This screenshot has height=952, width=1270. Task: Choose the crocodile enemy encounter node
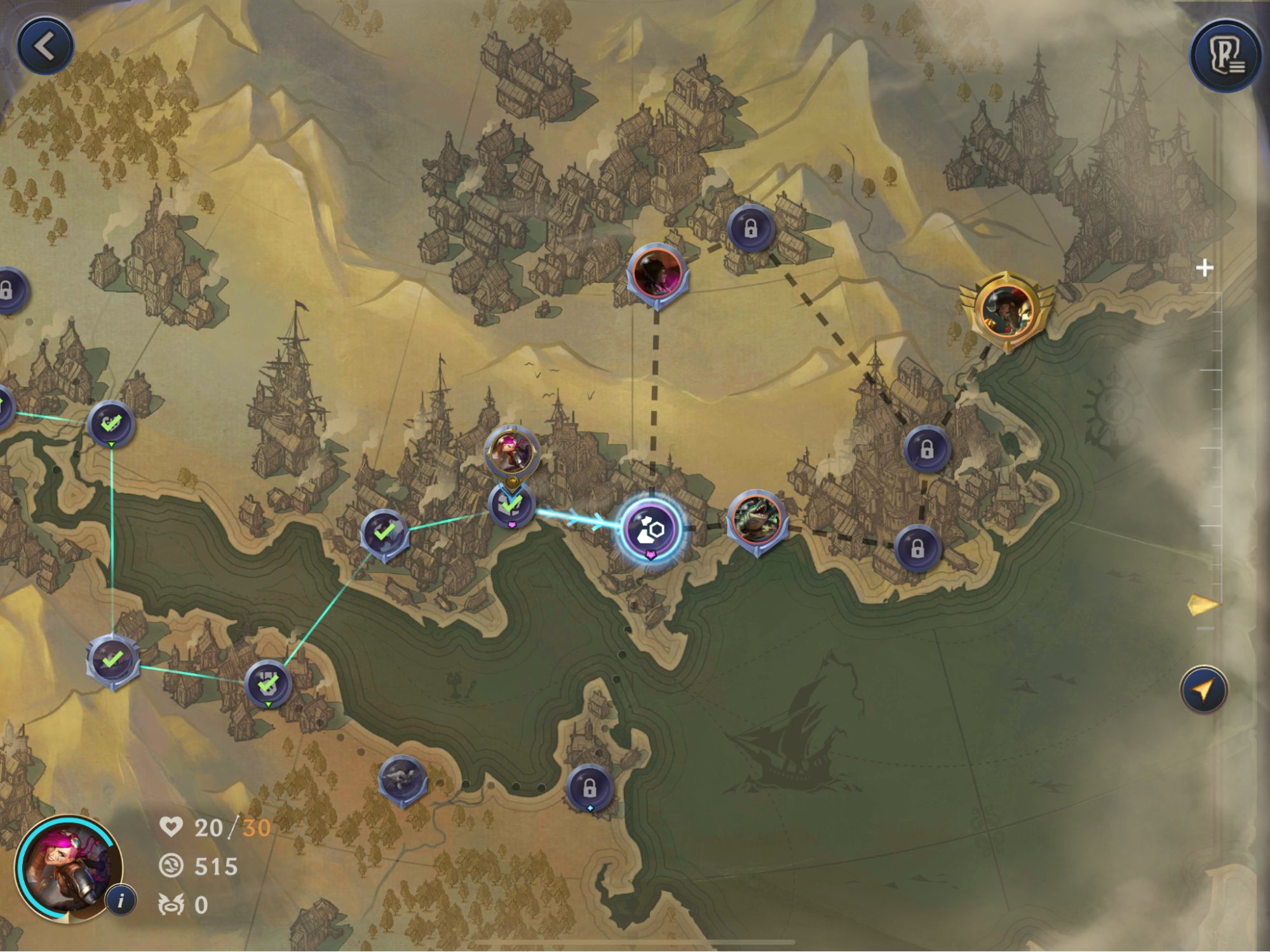click(x=756, y=518)
